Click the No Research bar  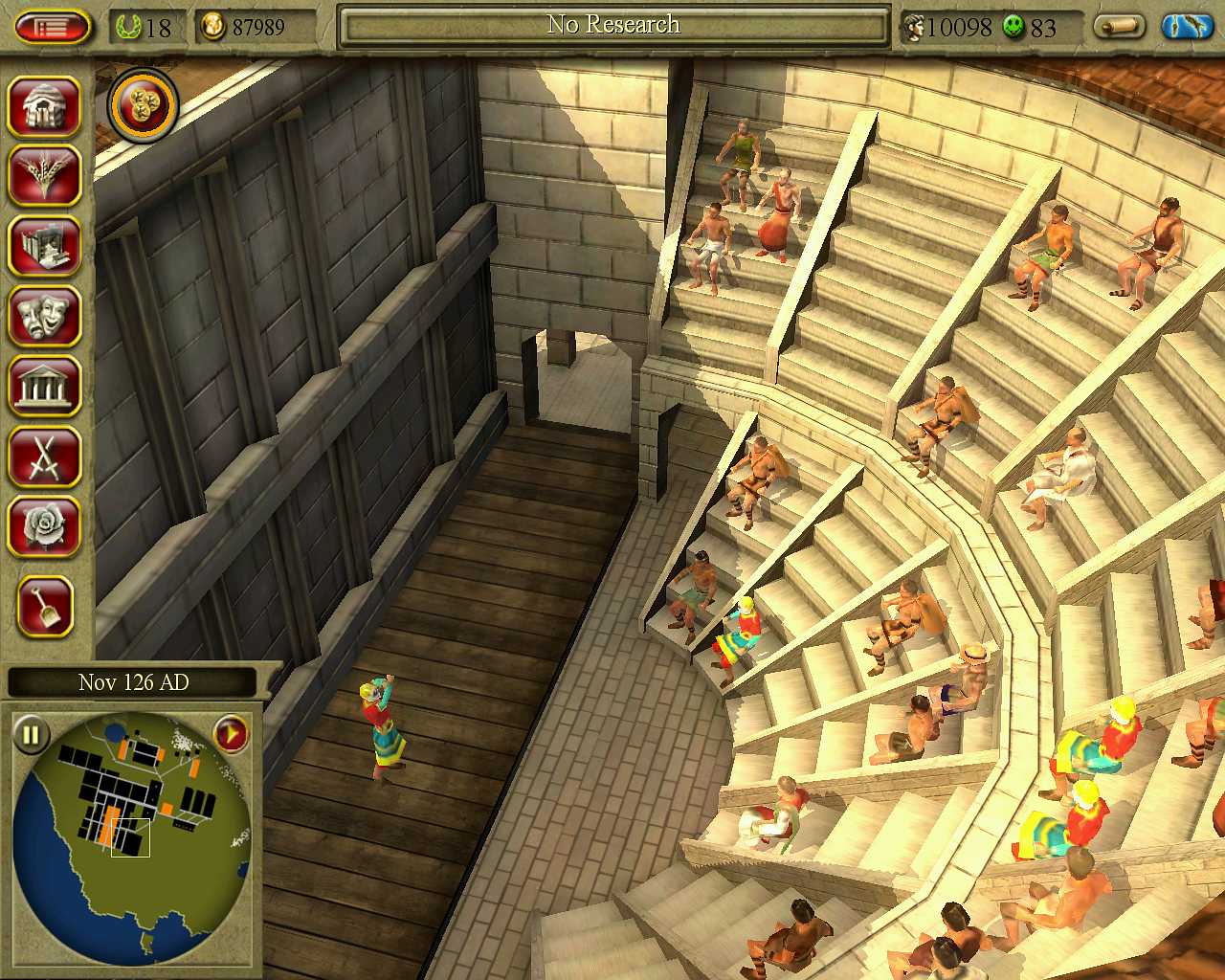point(613,26)
